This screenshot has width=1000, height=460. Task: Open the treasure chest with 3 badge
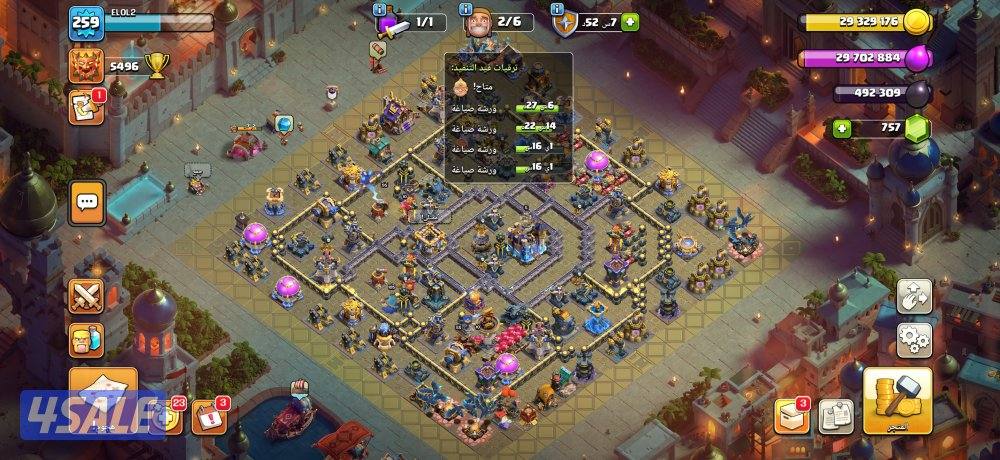point(790,416)
